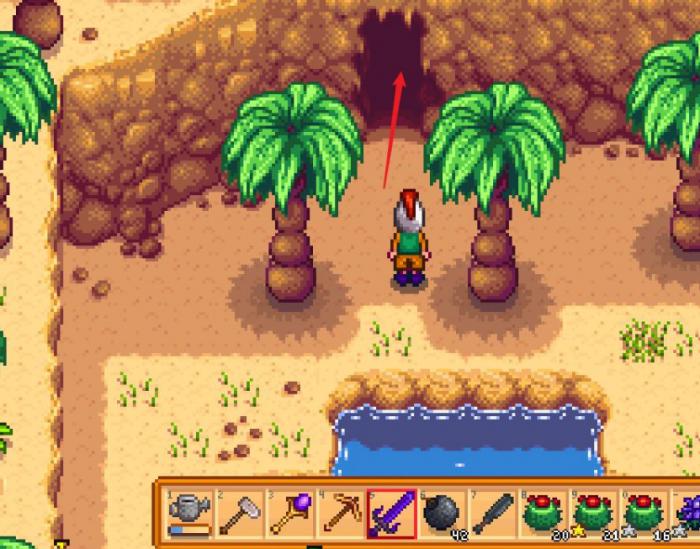Image resolution: width=700 pixels, height=549 pixels.
Task: Equip the hammer from the hotbar
Action: (240, 514)
